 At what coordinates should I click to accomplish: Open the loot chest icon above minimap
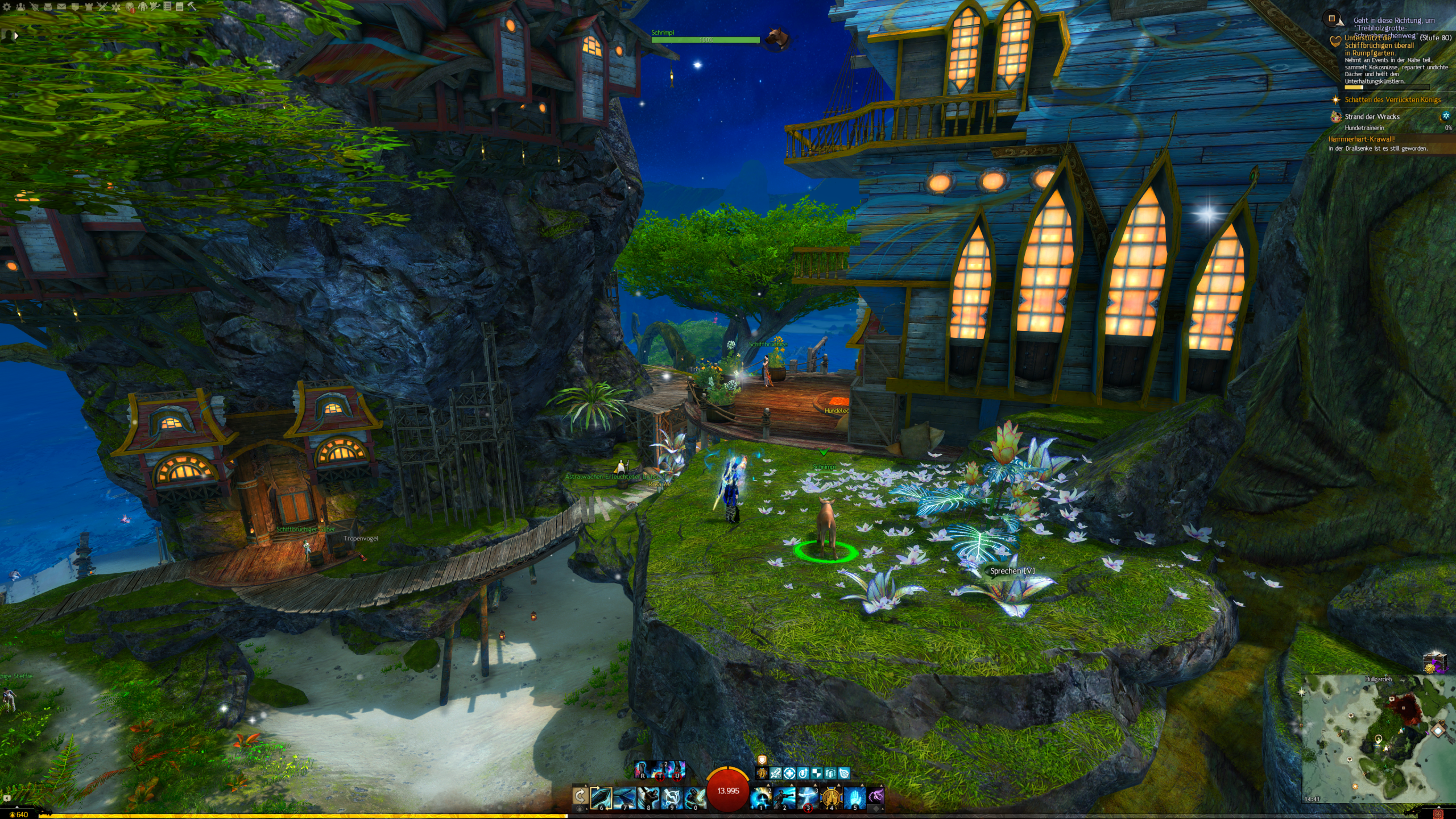click(x=1434, y=663)
